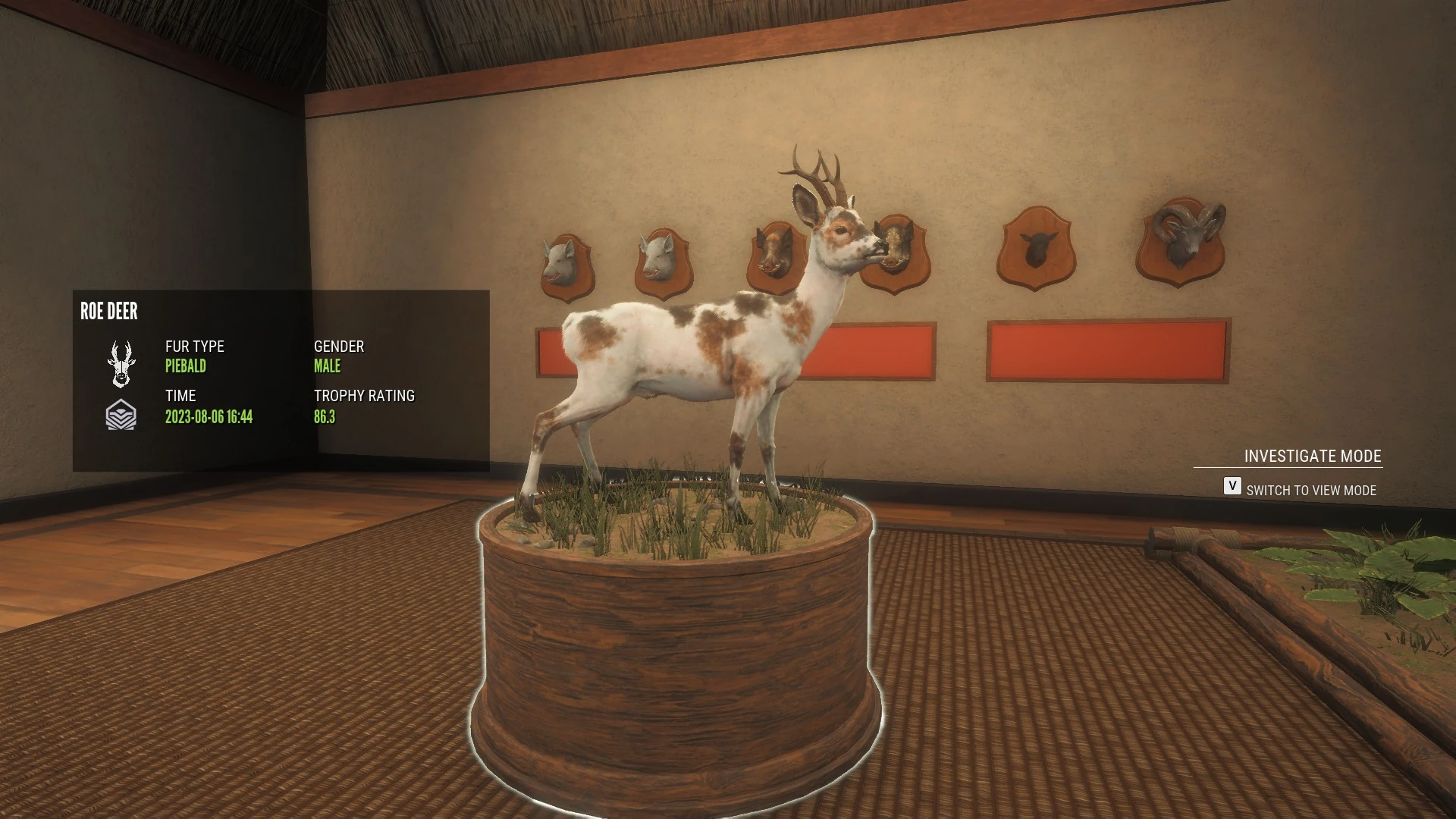Screen dimensions: 1456x819
Task: Click the MALE gender value
Action: coord(328,366)
